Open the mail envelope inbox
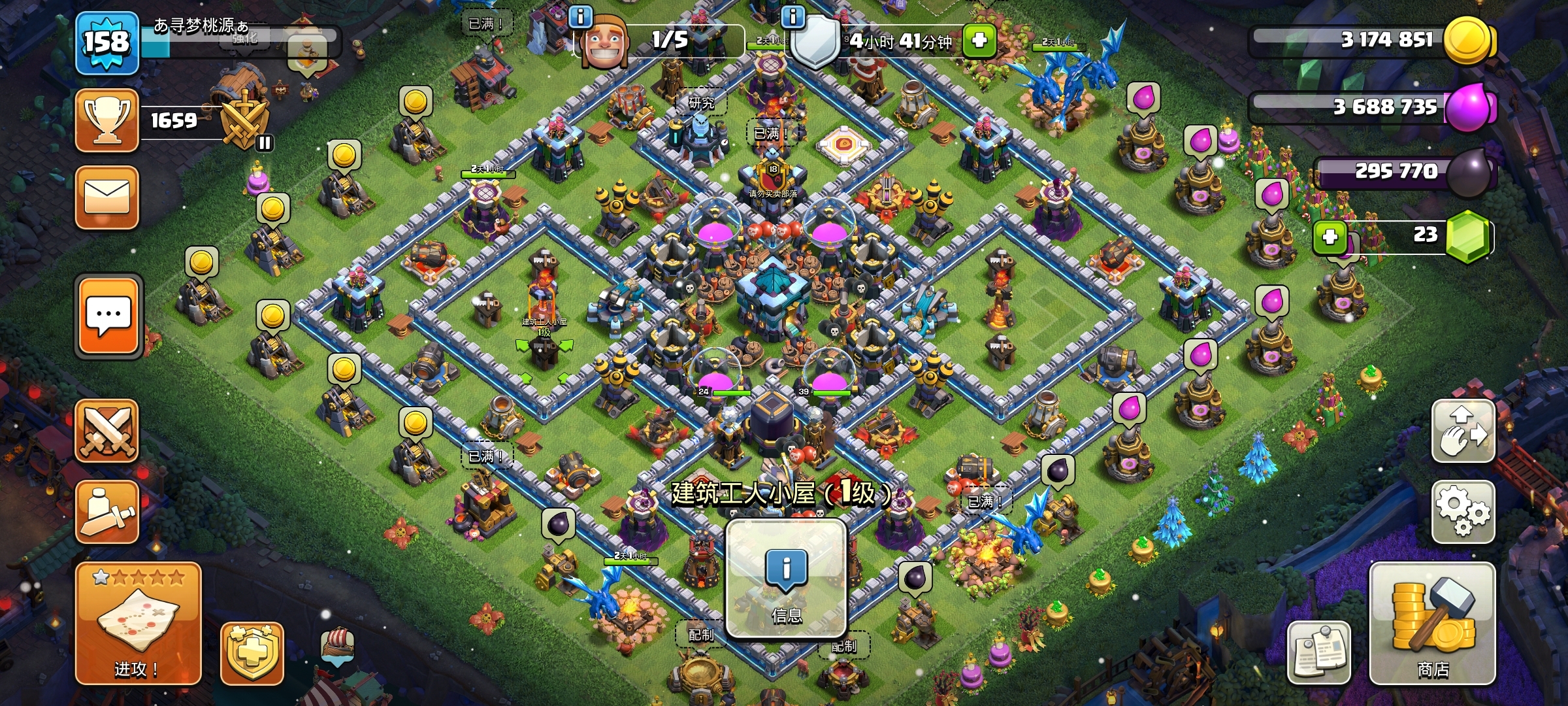1568x706 pixels. (107, 197)
